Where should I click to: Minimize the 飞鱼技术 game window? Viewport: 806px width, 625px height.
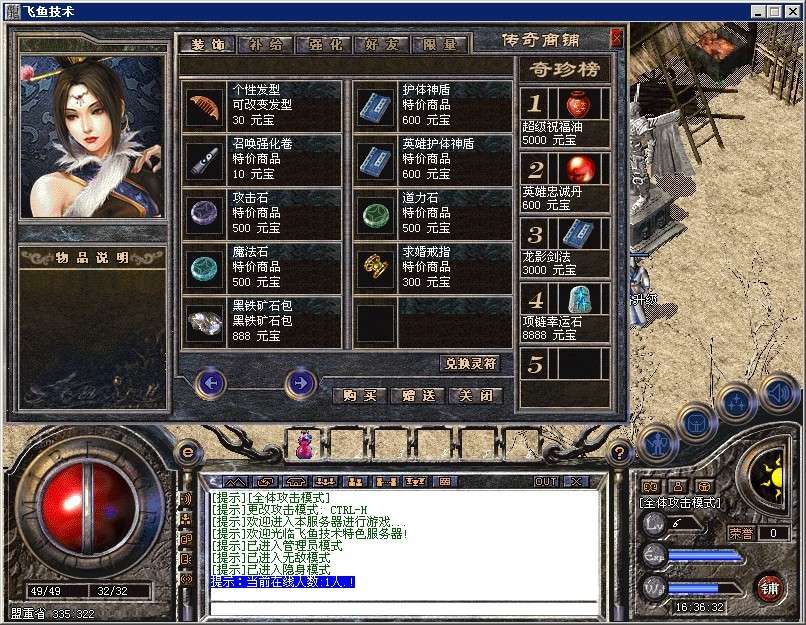[x=761, y=11]
